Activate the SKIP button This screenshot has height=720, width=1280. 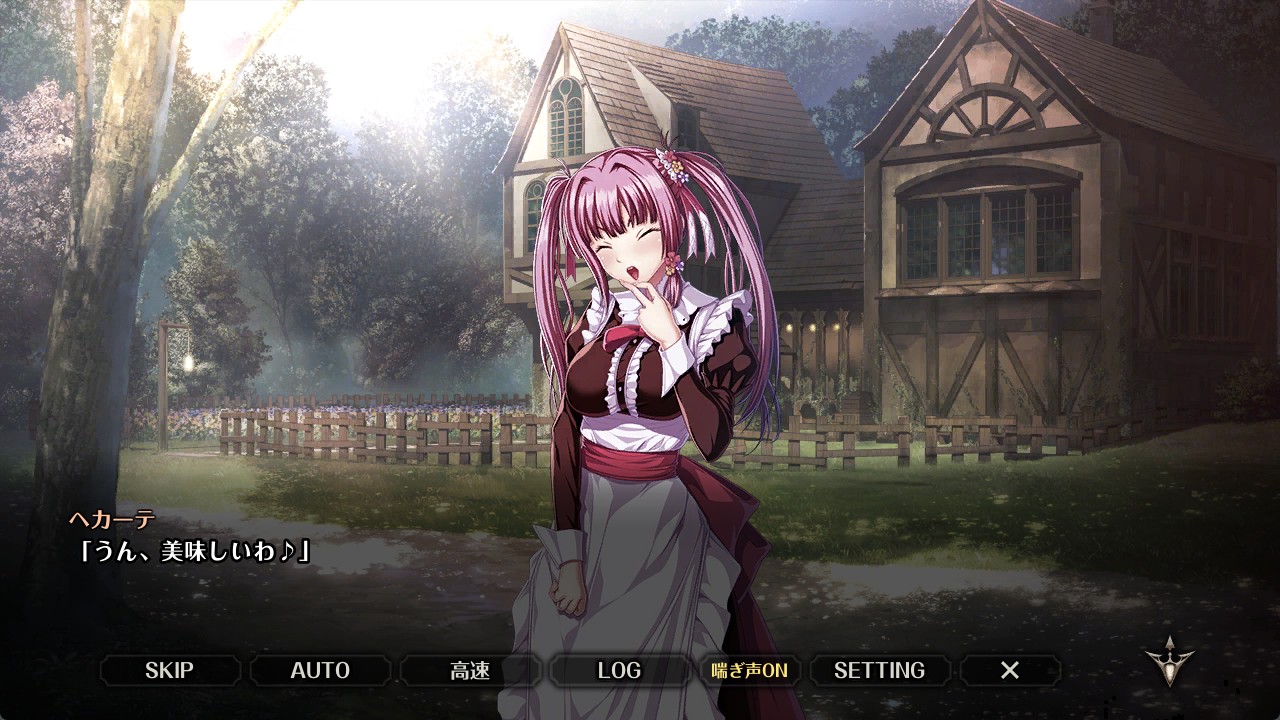click(x=170, y=670)
